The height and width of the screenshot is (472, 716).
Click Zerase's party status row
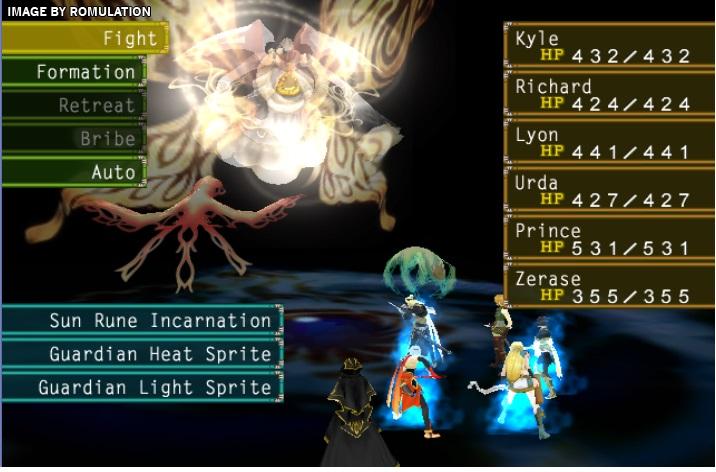[607, 287]
